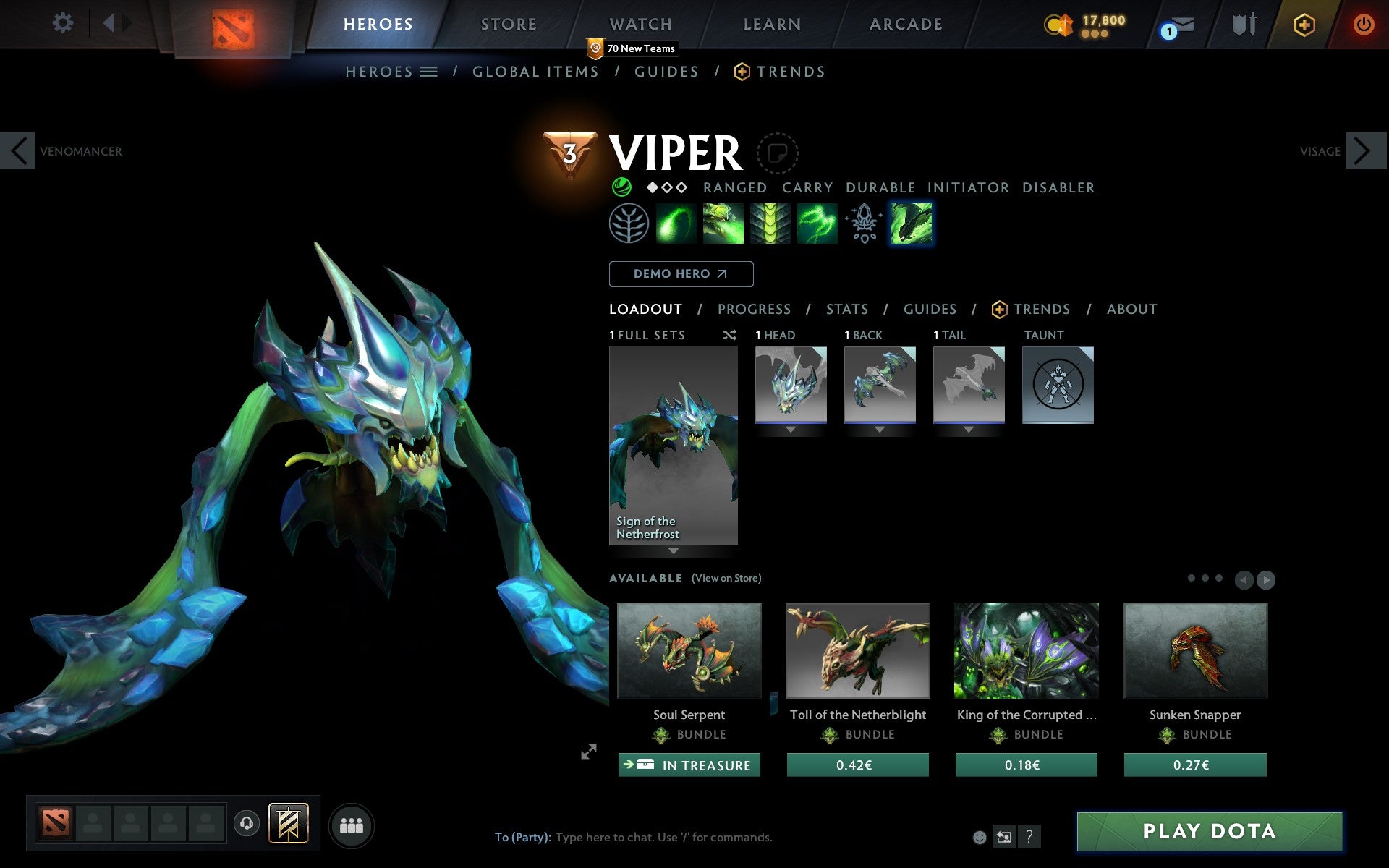The height and width of the screenshot is (868, 1389).
Task: Quit the game with the power icon
Action: (1363, 25)
